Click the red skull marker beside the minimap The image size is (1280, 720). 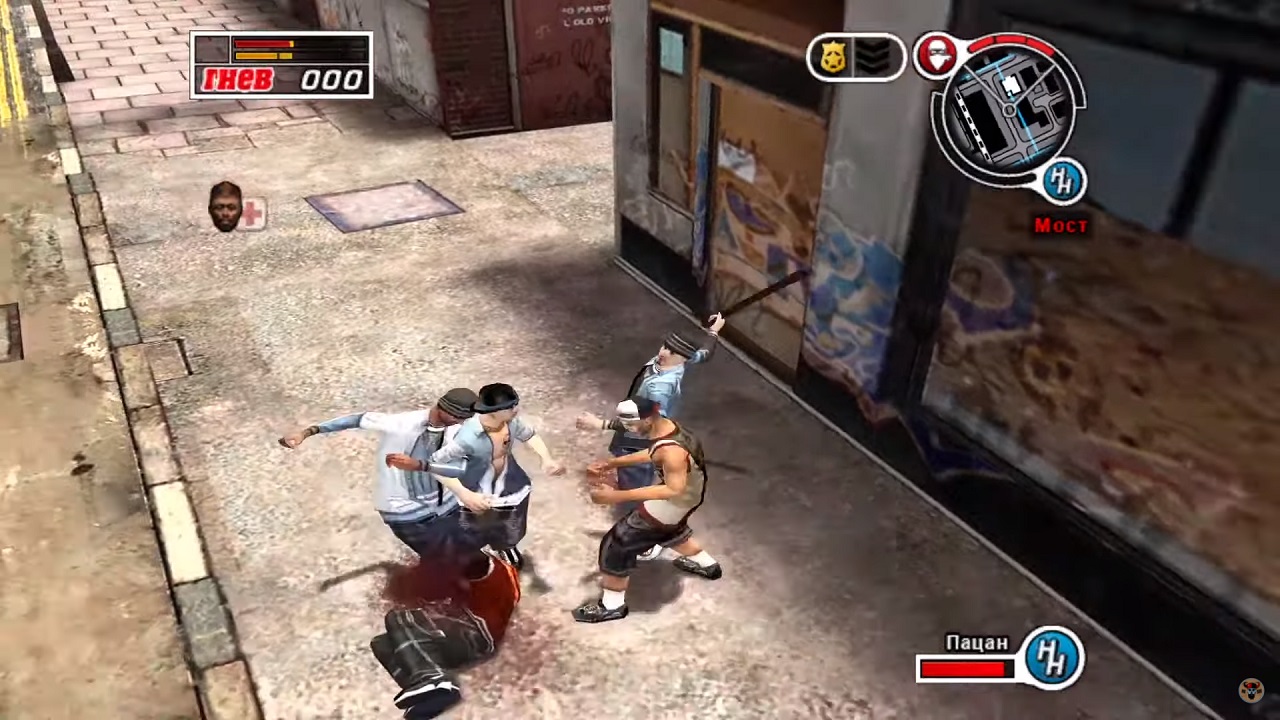936,56
